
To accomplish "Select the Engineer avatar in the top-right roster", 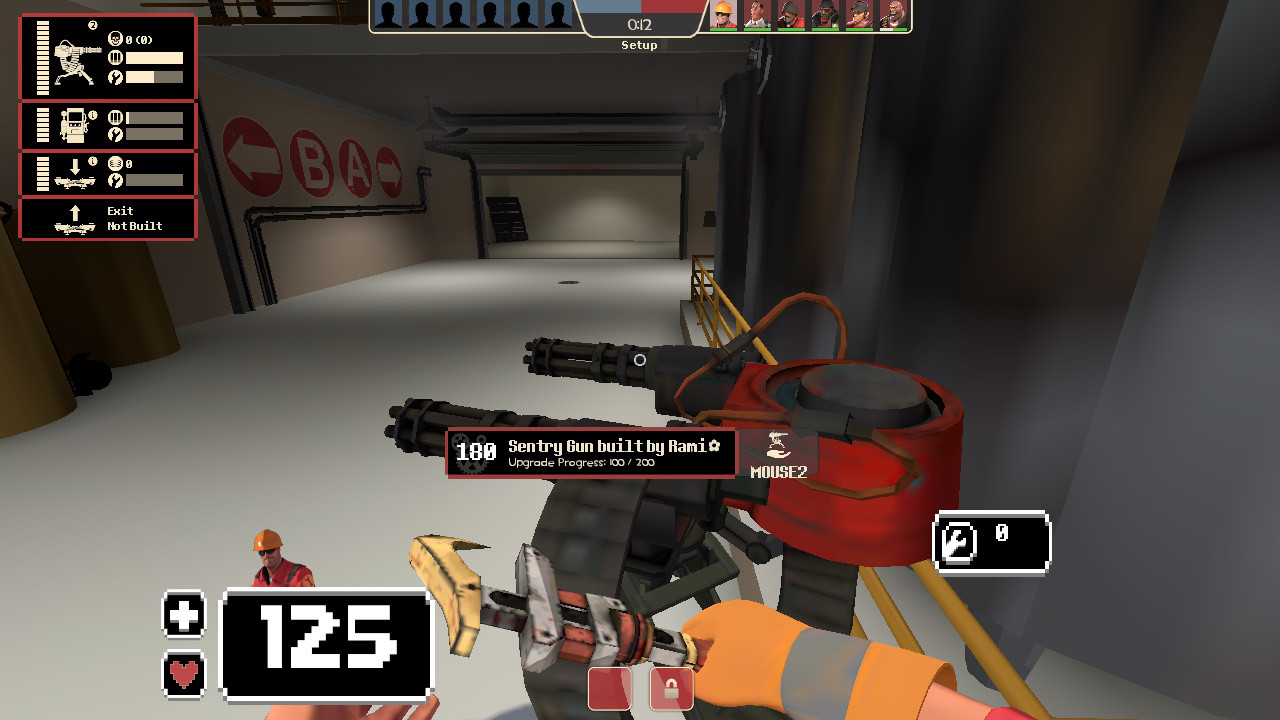I will pyautogui.click(x=722, y=14).
